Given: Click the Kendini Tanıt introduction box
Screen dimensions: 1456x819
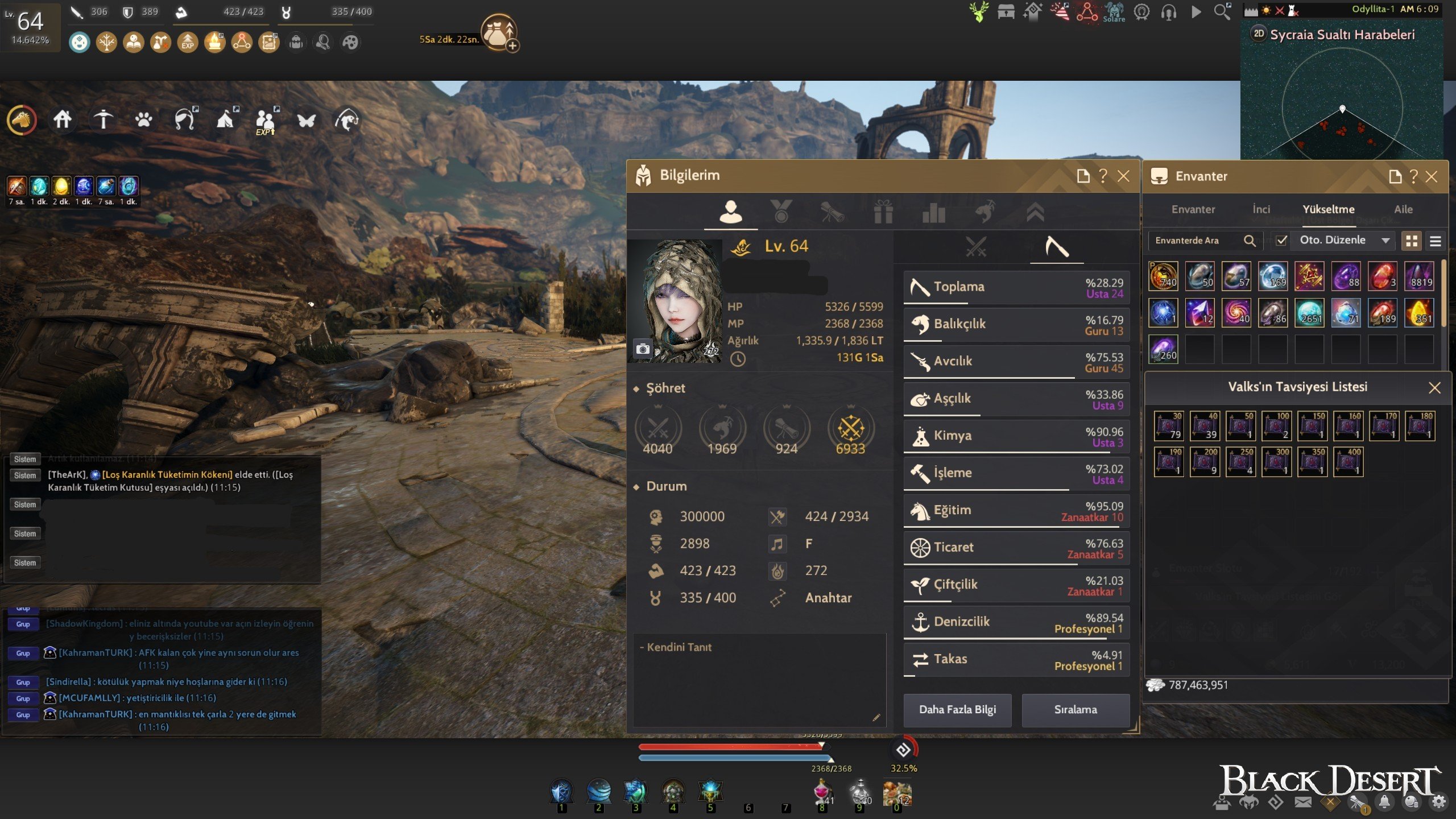Looking at the screenshot, I should (x=759, y=680).
